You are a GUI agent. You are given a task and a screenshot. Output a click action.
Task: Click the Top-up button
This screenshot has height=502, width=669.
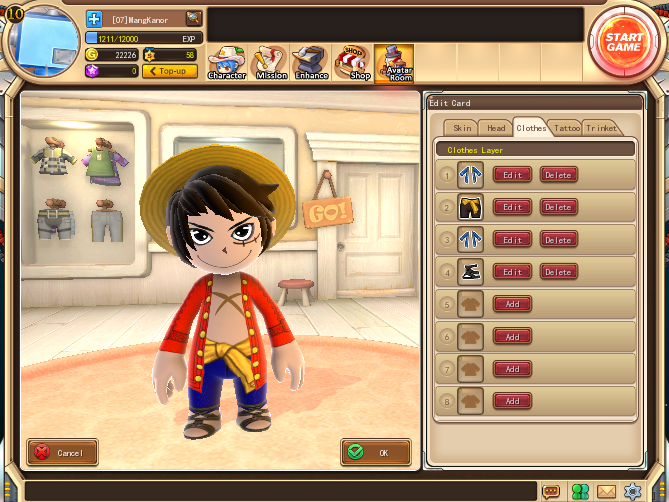169,71
